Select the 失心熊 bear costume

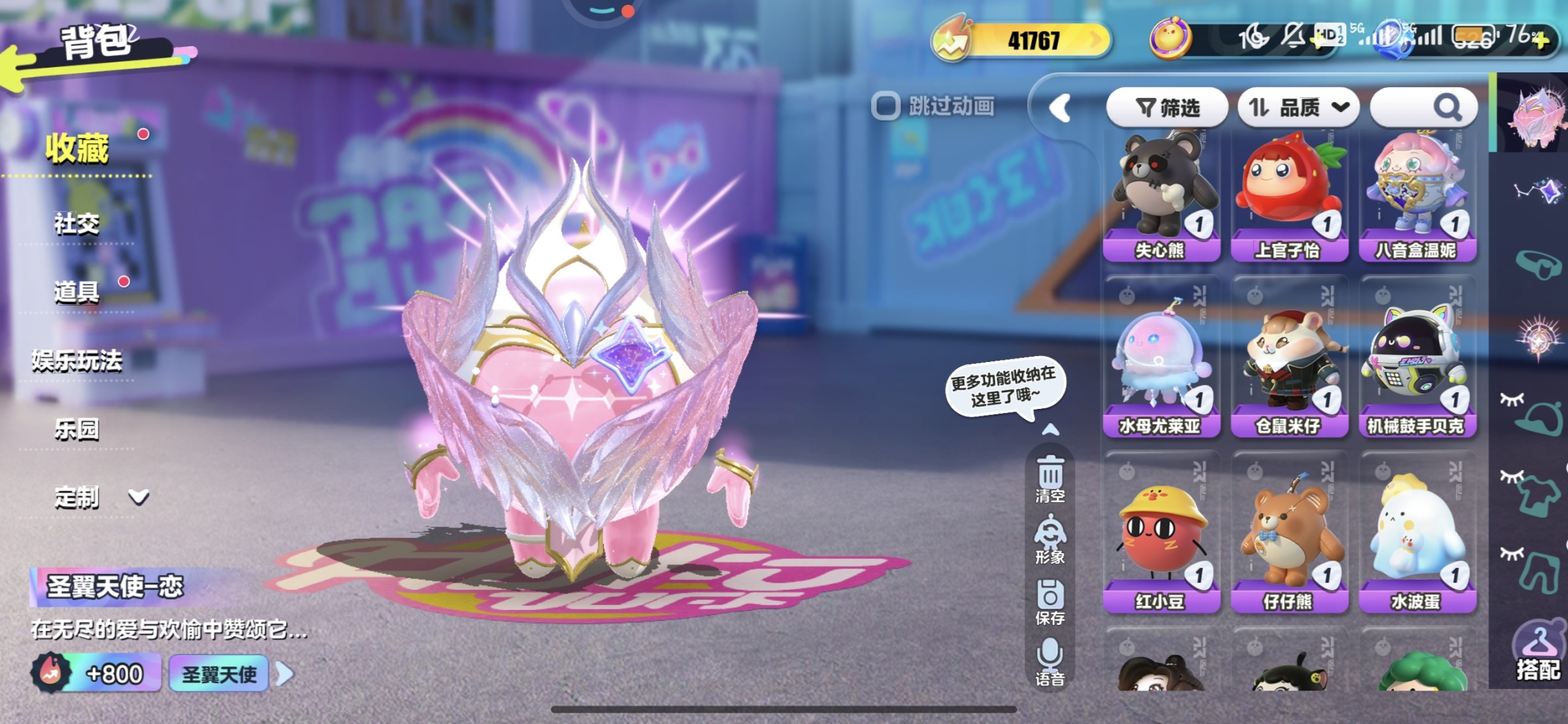1161,194
